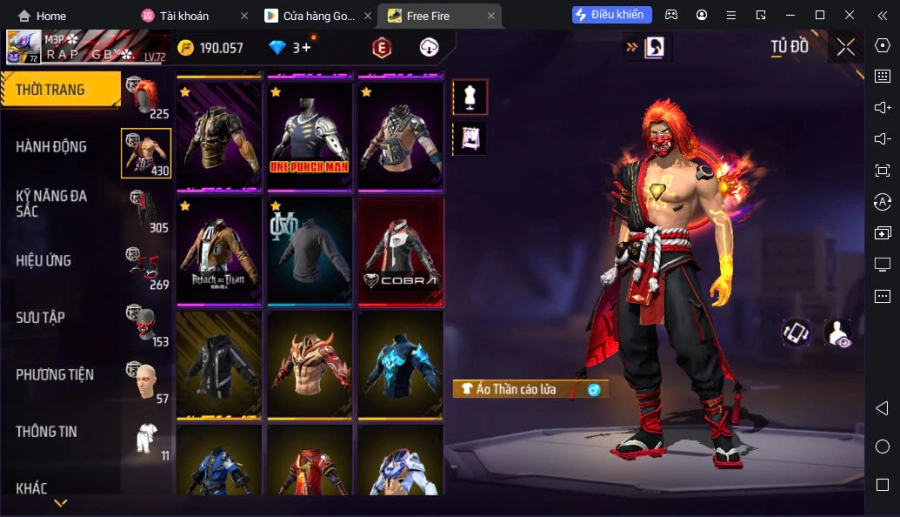
Task: Close the wardrobe with the X button
Action: point(846,47)
